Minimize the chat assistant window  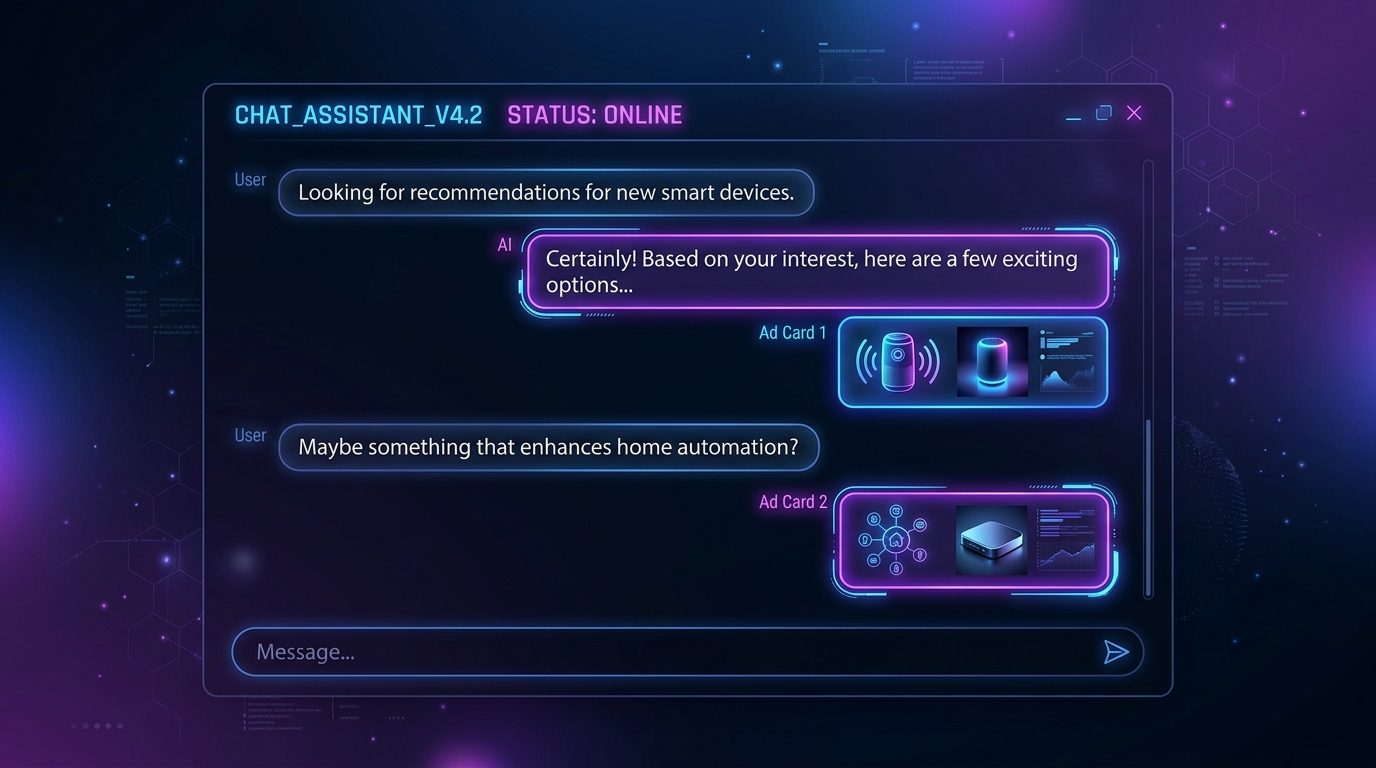click(1073, 117)
